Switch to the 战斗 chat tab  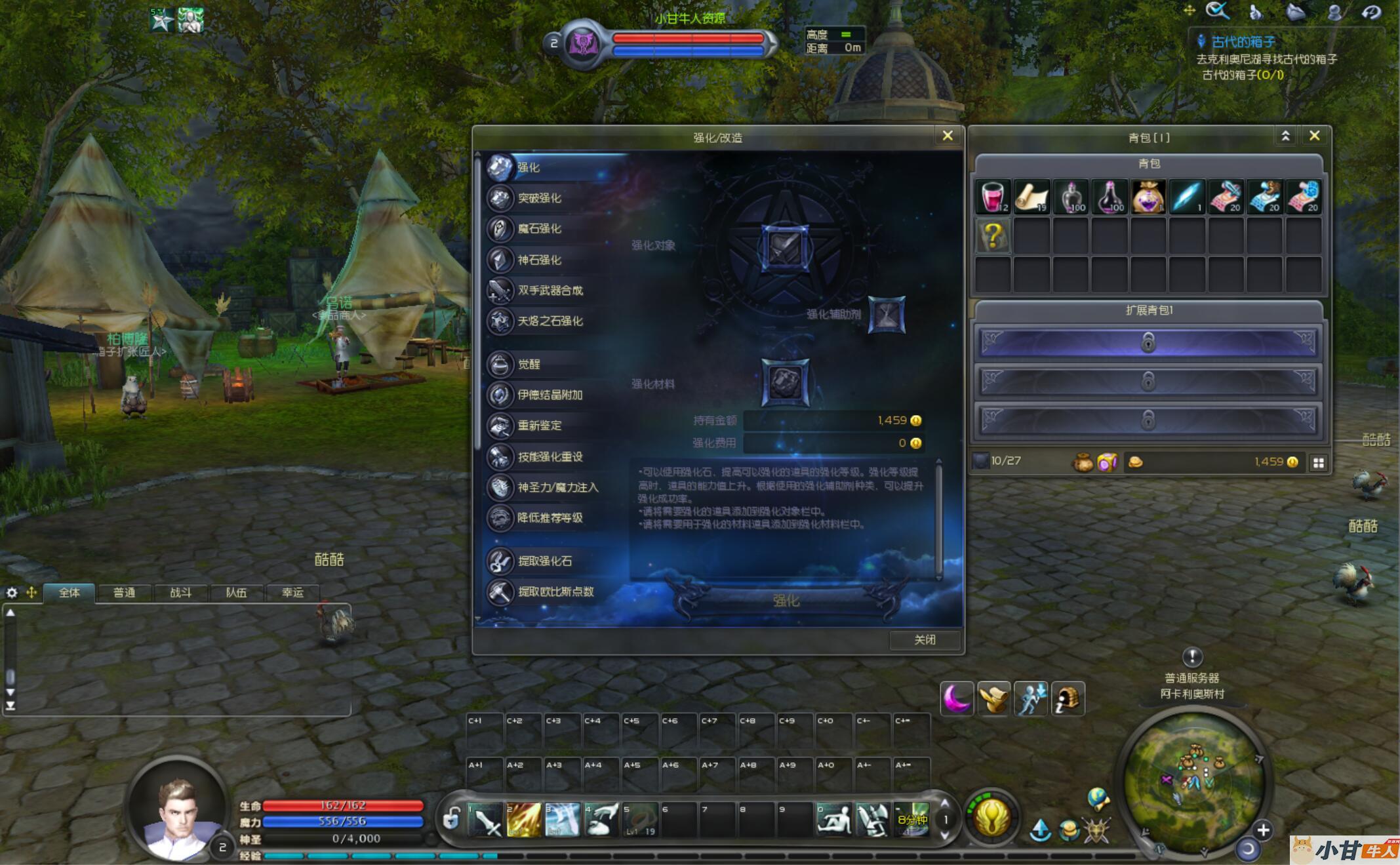click(x=180, y=593)
